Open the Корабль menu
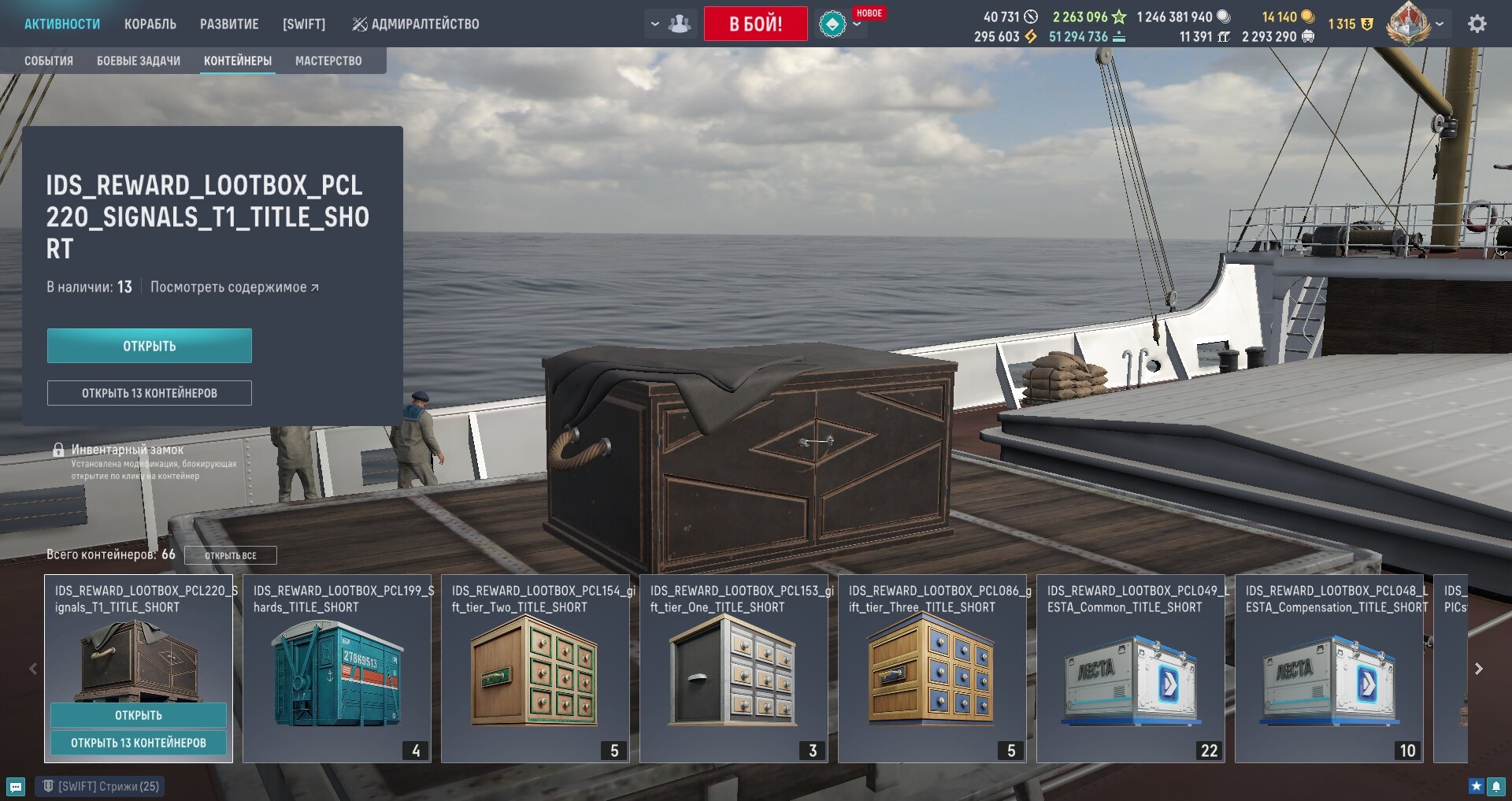1512x801 pixels. coord(150,24)
